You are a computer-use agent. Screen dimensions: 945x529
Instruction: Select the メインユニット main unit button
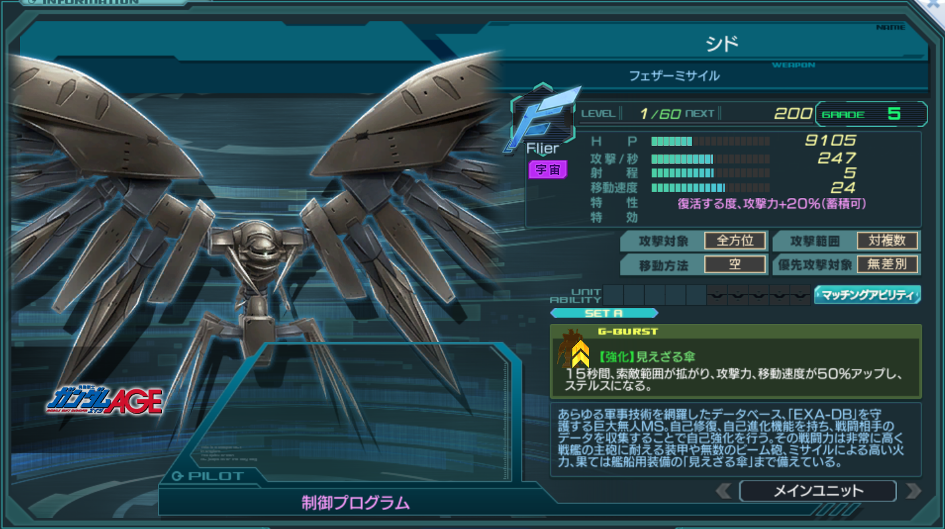[817, 491]
